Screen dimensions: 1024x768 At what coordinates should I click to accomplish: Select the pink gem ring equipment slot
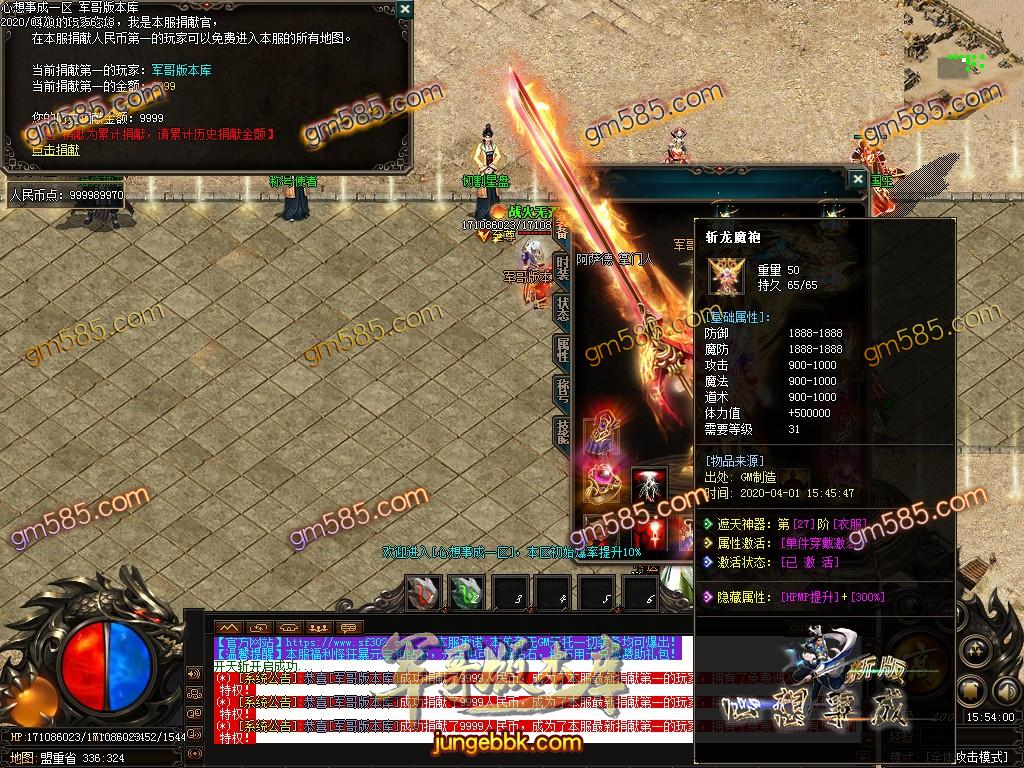(603, 484)
